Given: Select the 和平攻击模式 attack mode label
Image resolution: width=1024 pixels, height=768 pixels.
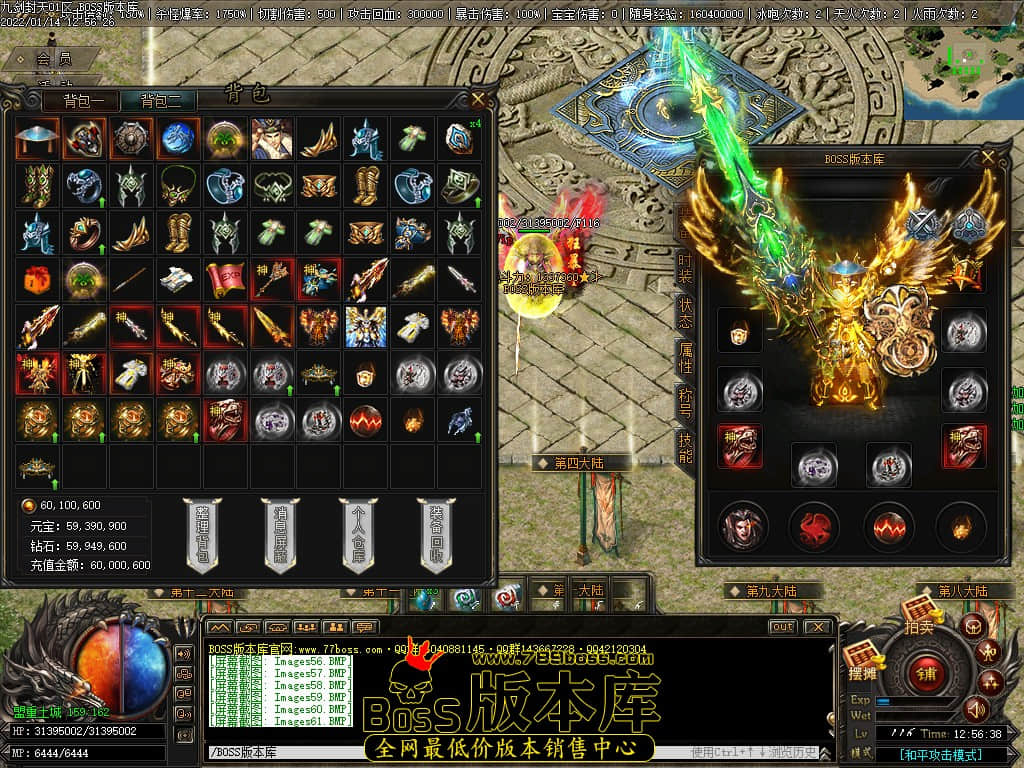Looking at the screenshot, I should tap(940, 755).
